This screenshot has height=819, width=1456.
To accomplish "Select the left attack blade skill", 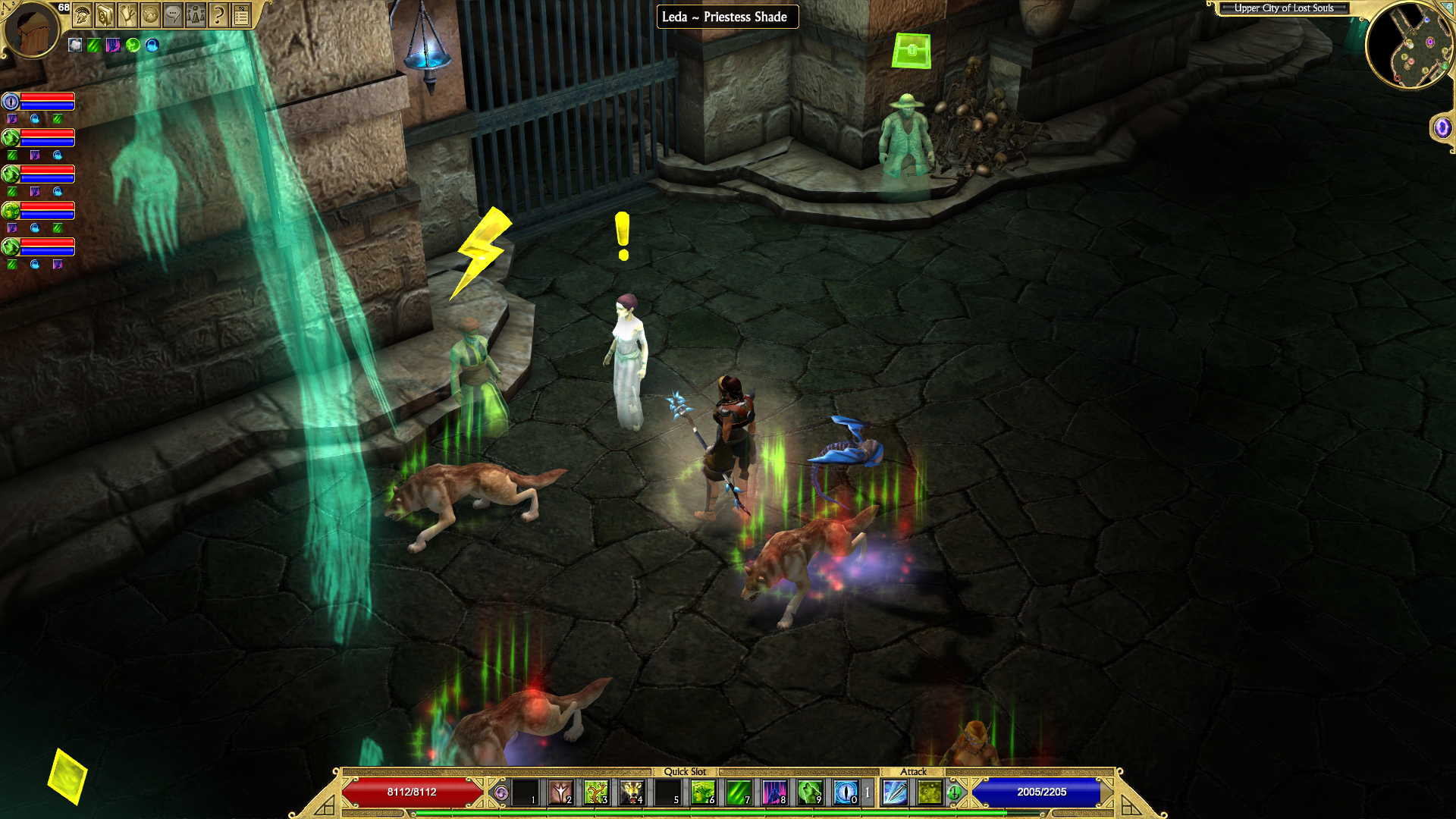I will pos(895,792).
